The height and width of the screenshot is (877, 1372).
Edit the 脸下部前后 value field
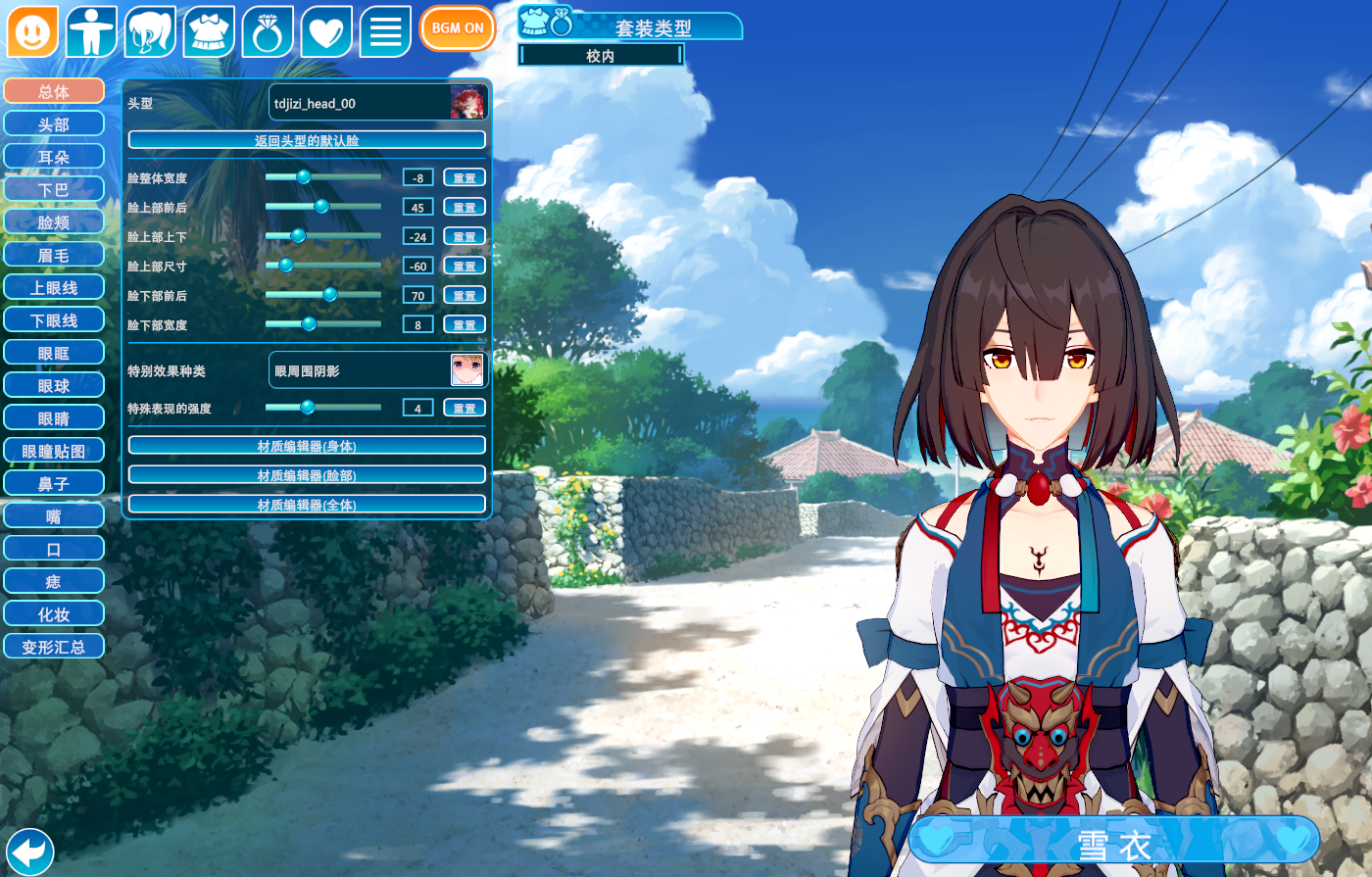417,295
